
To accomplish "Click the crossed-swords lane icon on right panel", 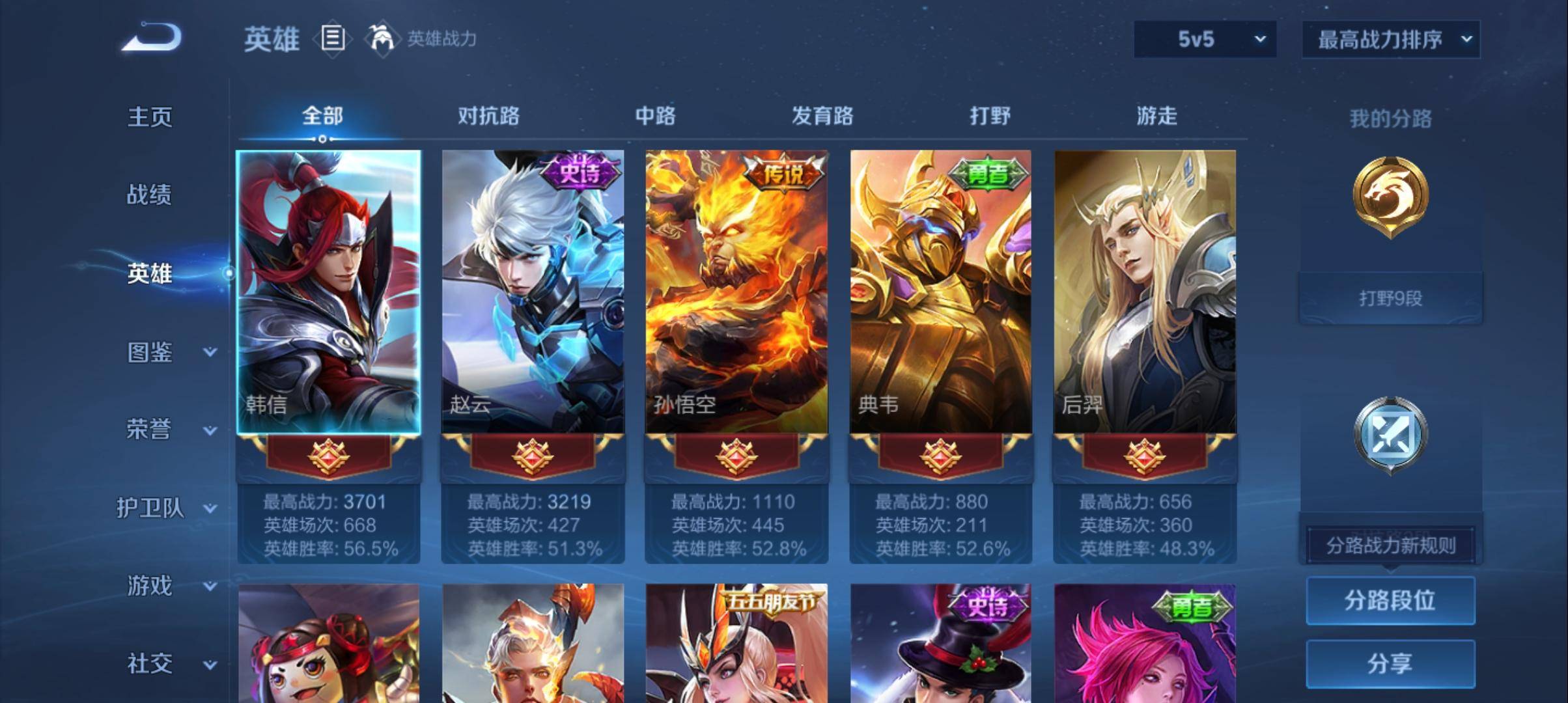I will click(1391, 433).
